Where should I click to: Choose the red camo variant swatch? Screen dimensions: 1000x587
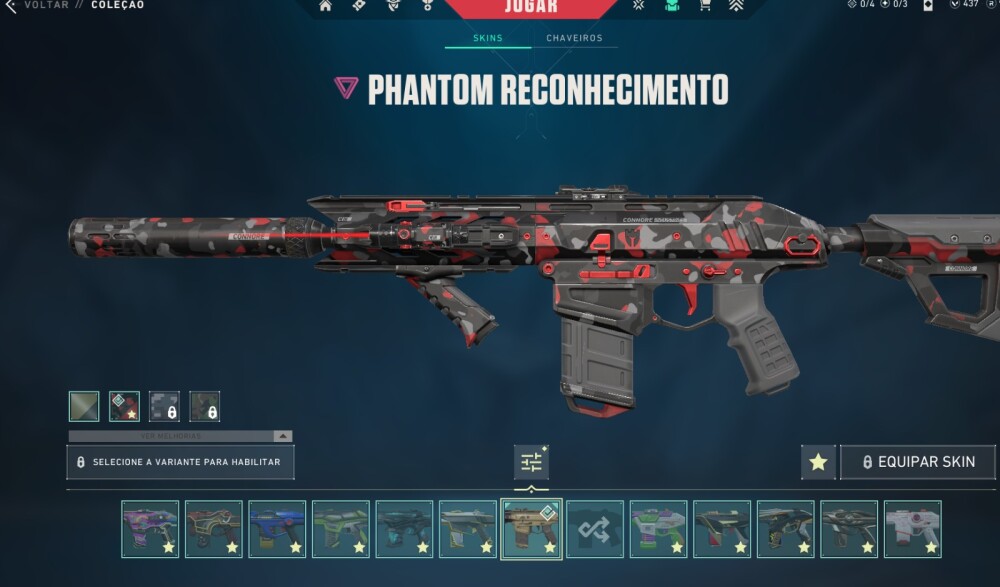124,406
